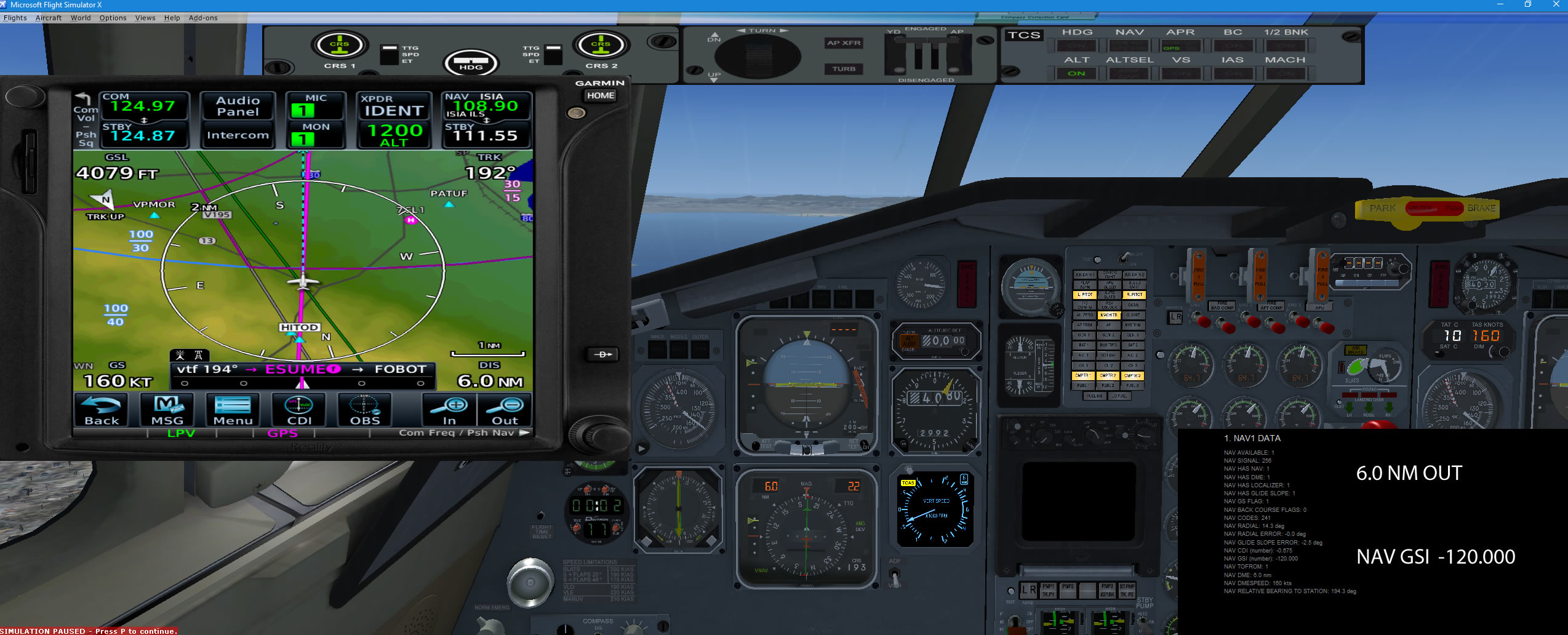The width and height of the screenshot is (1568, 635).
Task: Close the Flight Simulator window
Action: point(1556,4)
